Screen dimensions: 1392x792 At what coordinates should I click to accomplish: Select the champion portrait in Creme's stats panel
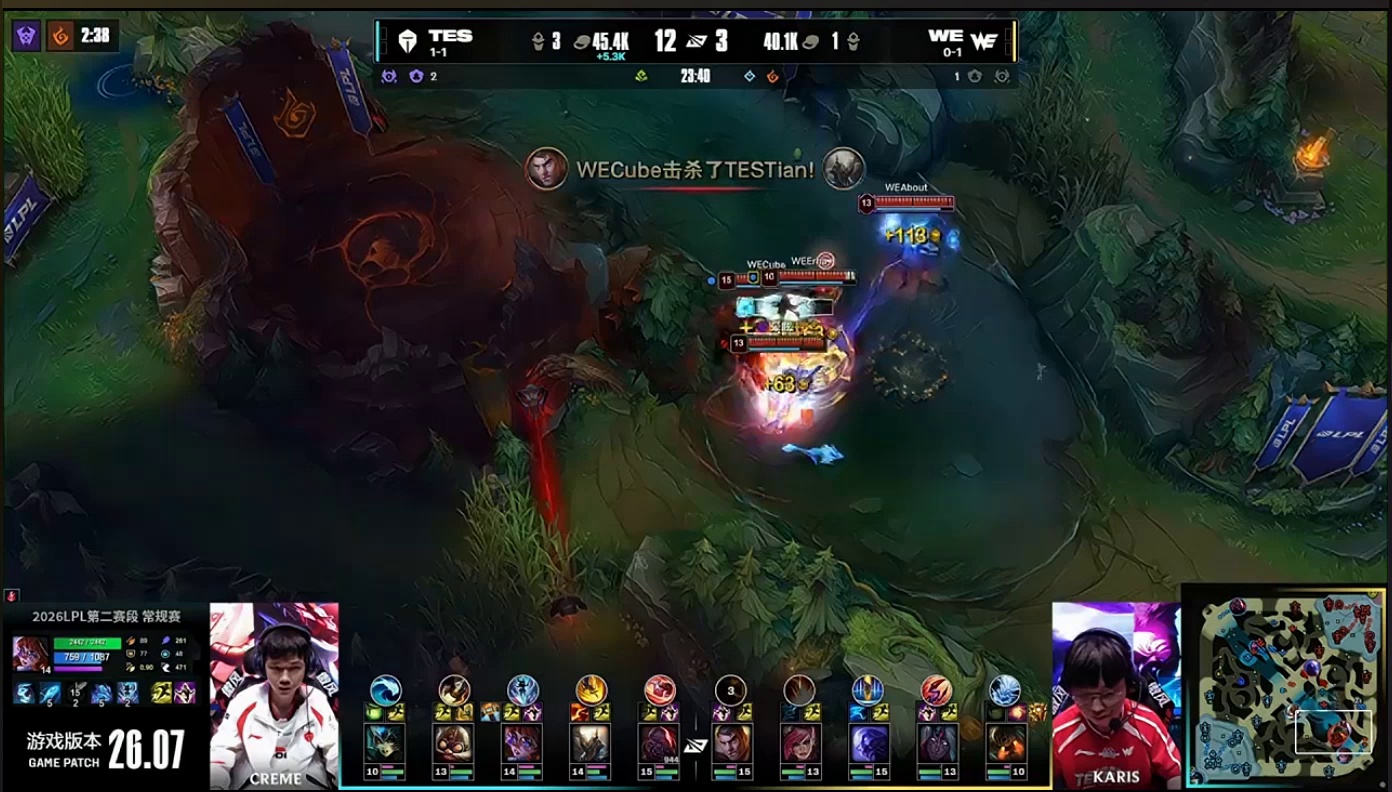click(x=30, y=653)
